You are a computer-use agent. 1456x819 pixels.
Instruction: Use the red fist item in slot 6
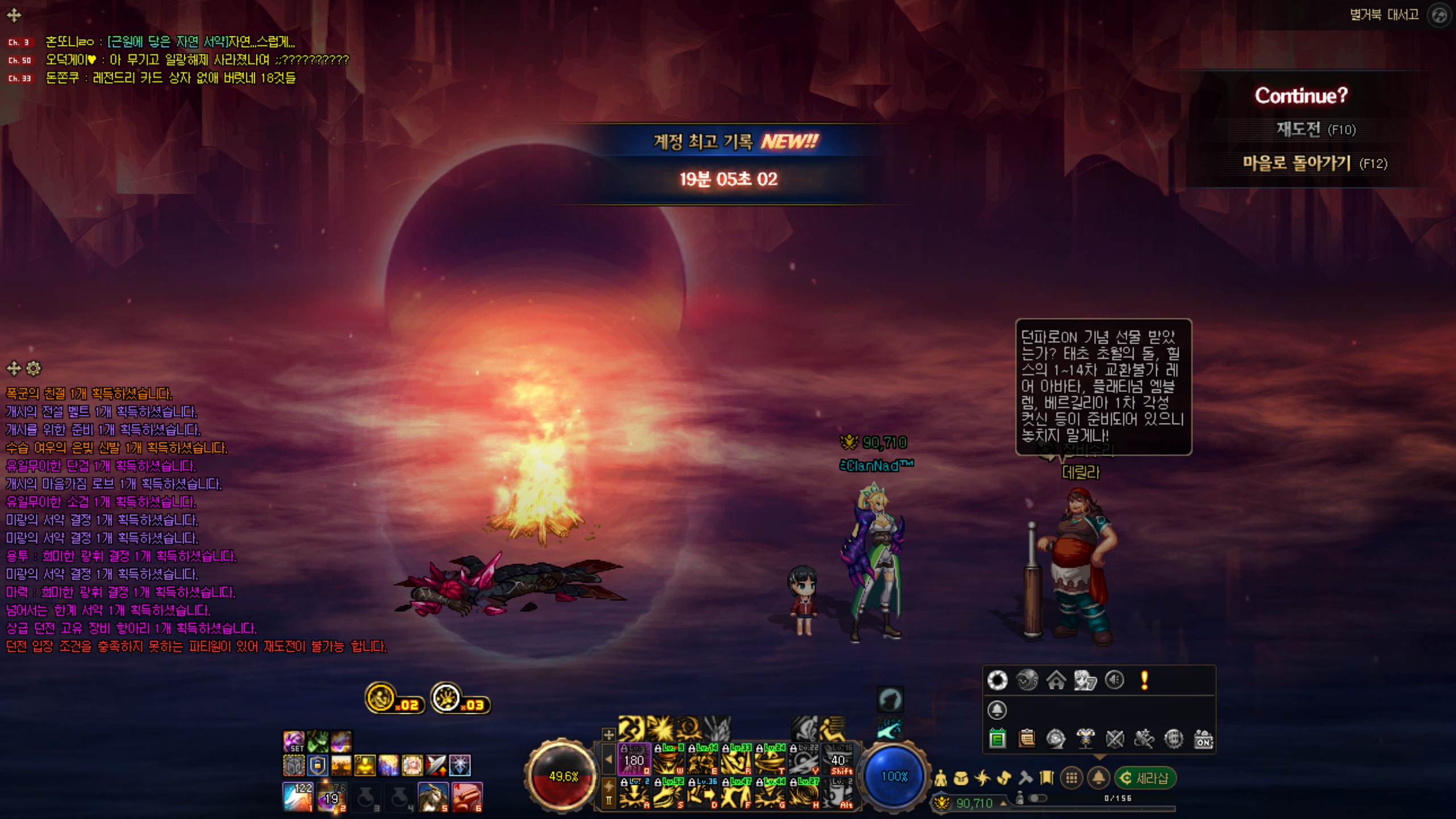tap(467, 796)
